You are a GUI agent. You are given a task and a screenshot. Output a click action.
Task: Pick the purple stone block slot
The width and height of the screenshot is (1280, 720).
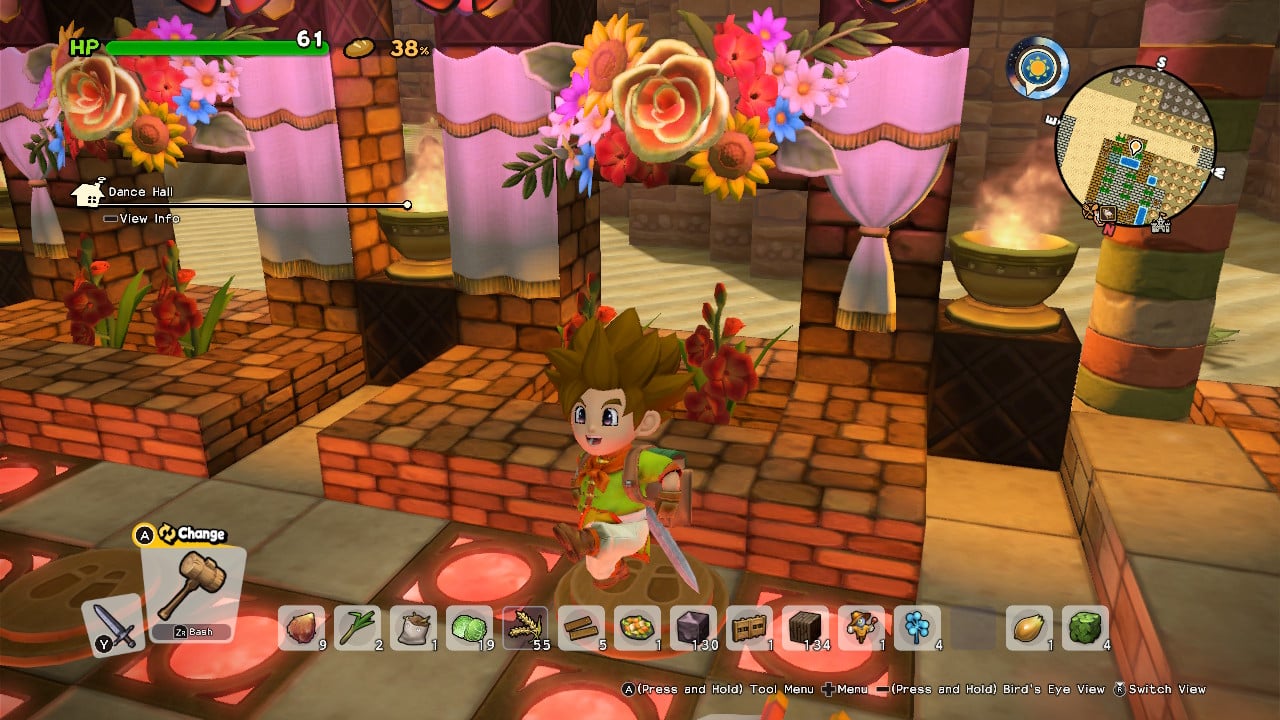point(694,628)
